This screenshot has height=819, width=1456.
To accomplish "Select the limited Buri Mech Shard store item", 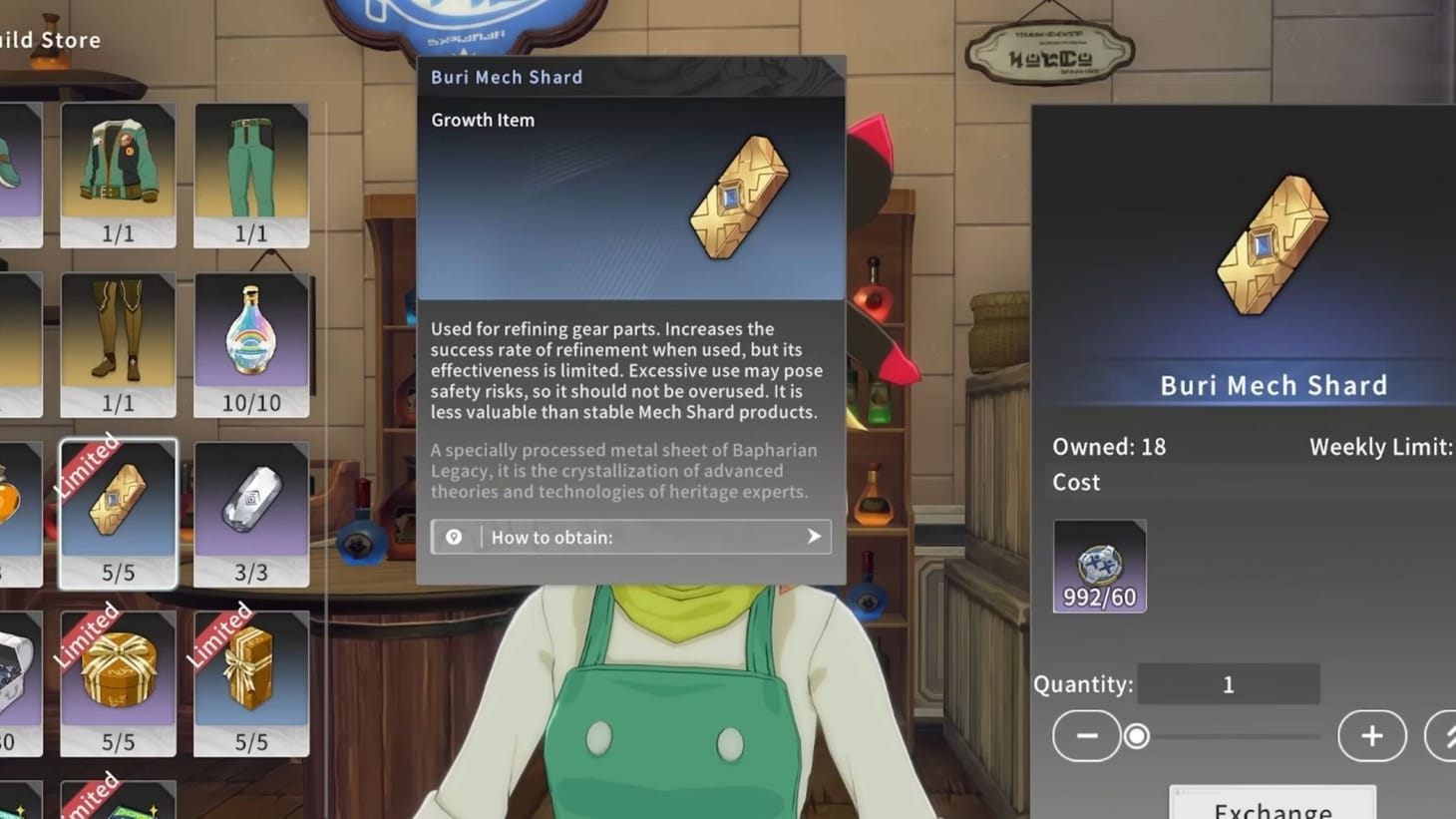I will [118, 509].
